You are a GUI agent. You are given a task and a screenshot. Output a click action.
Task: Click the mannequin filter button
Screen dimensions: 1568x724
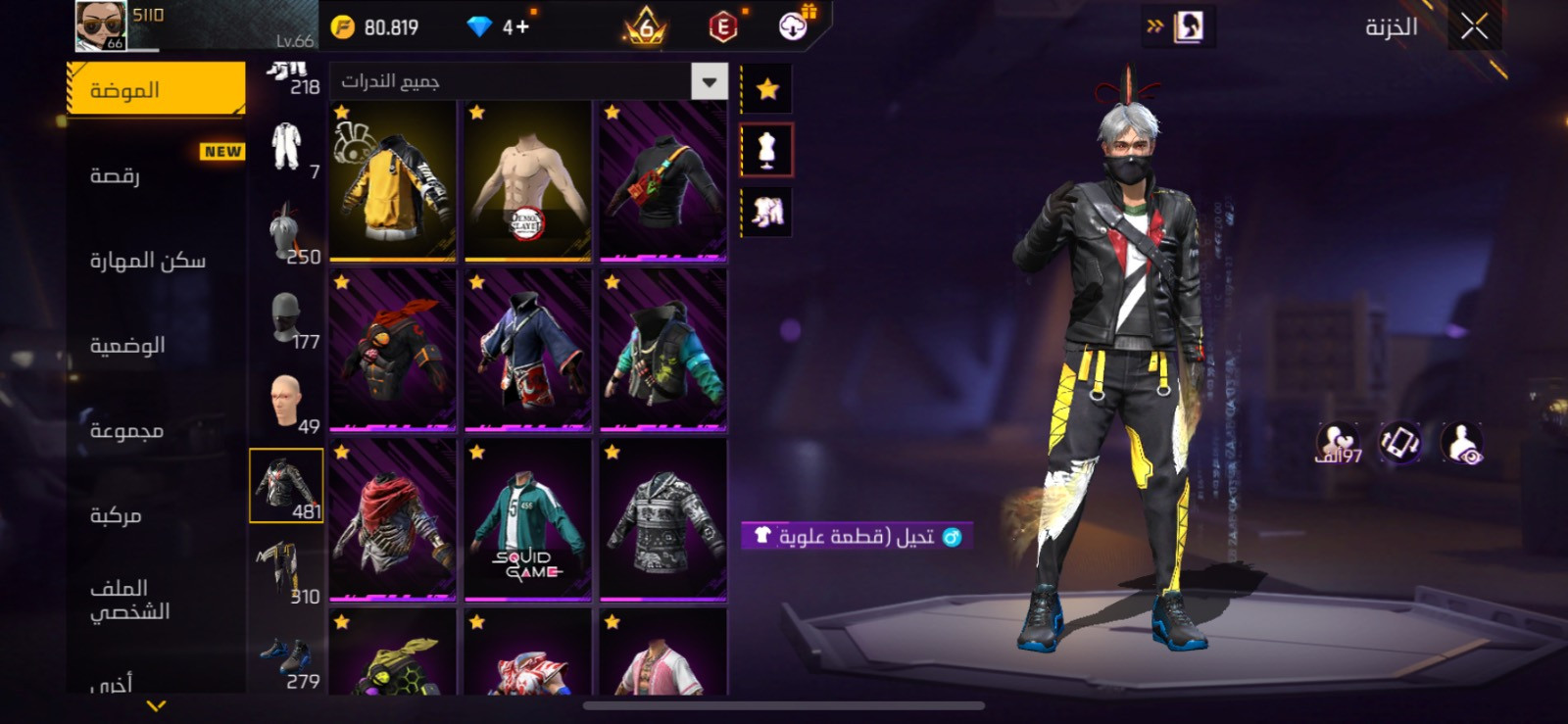(767, 150)
